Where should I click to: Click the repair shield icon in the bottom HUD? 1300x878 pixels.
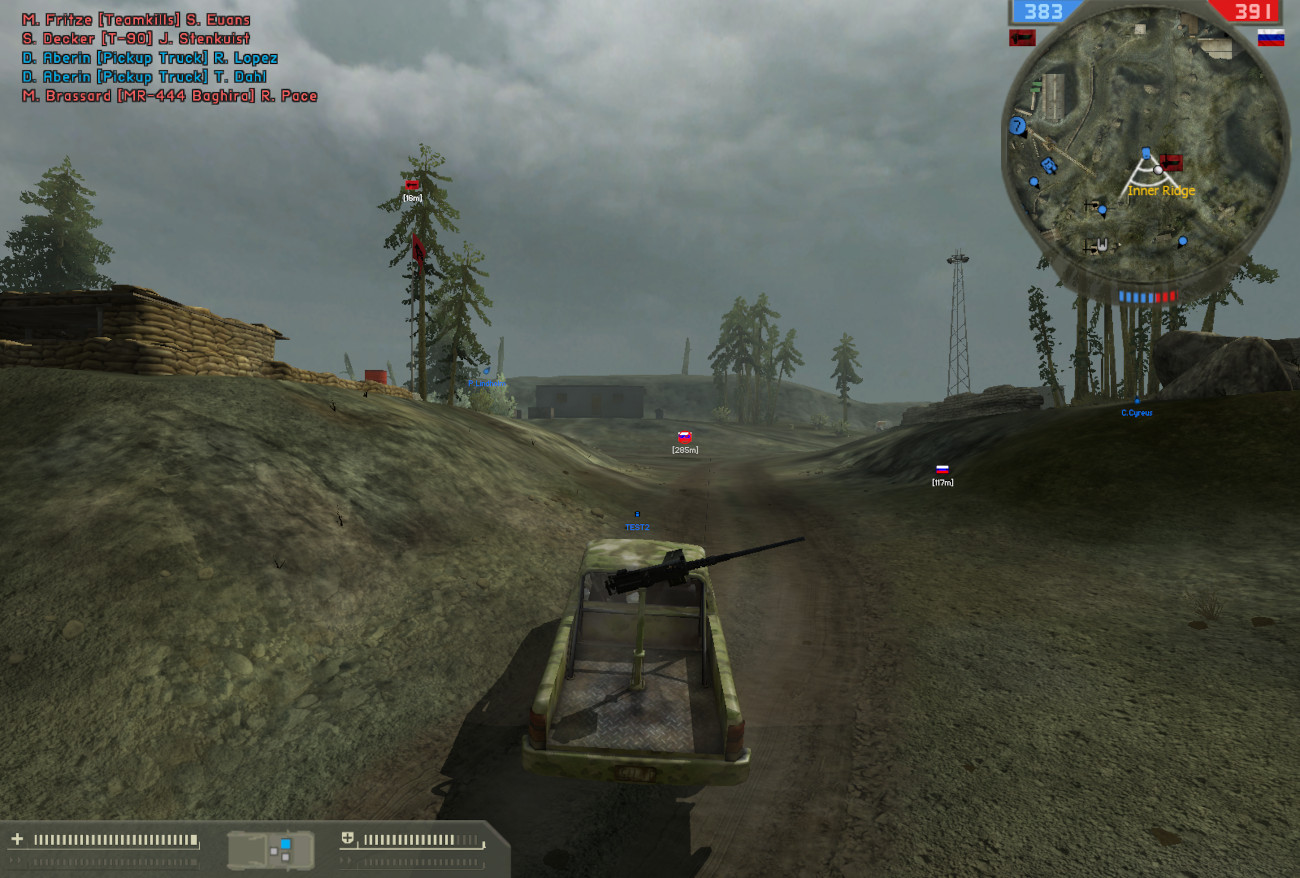tap(348, 837)
